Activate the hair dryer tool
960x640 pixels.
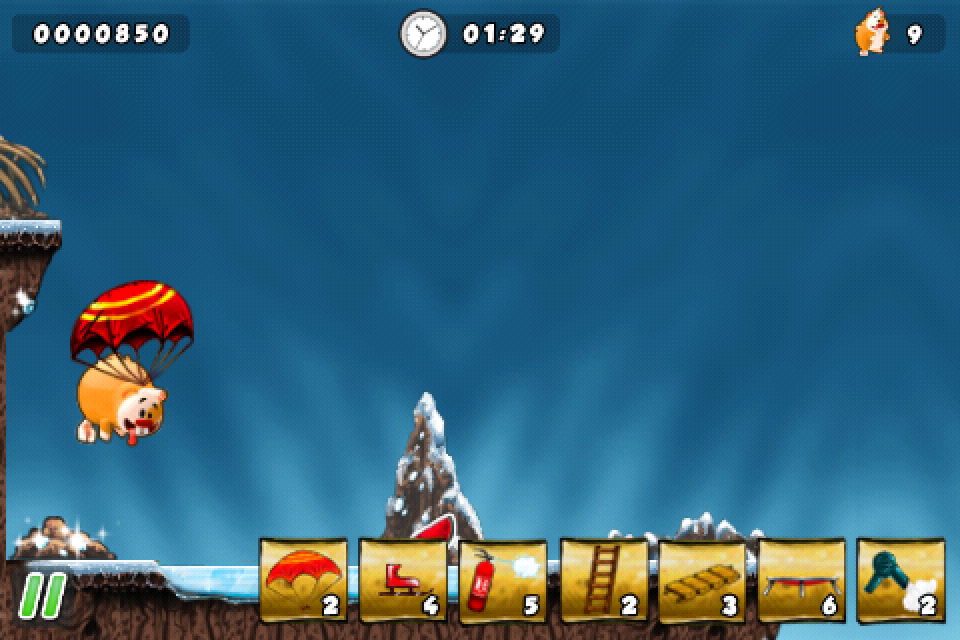(900, 581)
